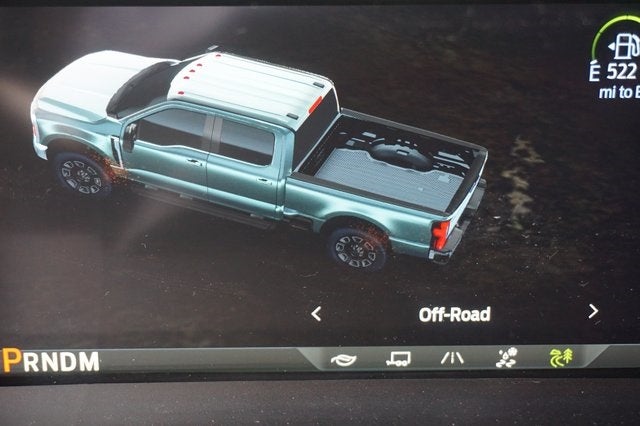The width and height of the screenshot is (640, 426).
Task: Activate the road lanes drive mode icon
Action: pos(452,358)
